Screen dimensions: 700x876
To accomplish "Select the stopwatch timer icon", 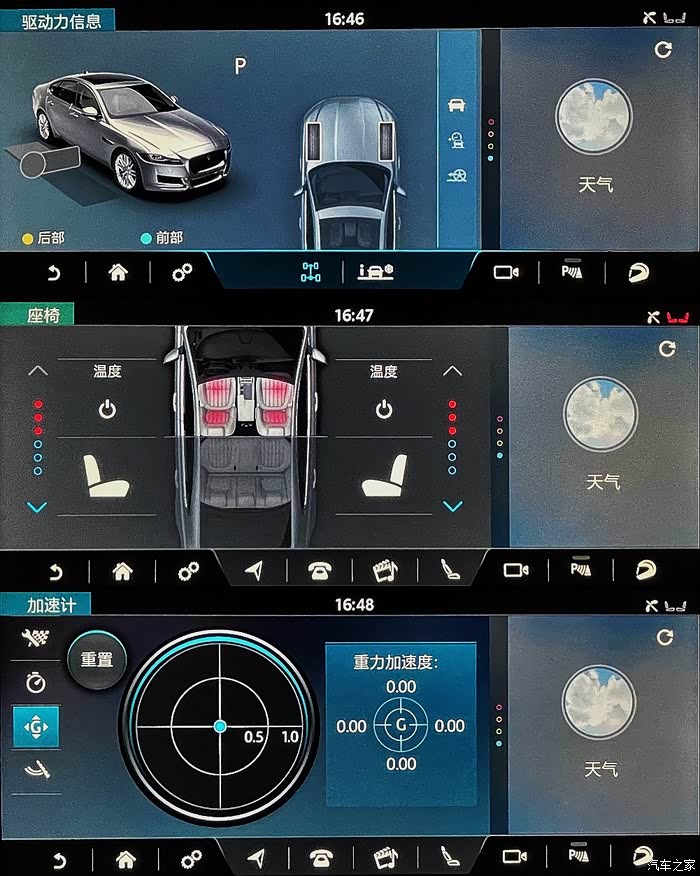I will tap(36, 682).
